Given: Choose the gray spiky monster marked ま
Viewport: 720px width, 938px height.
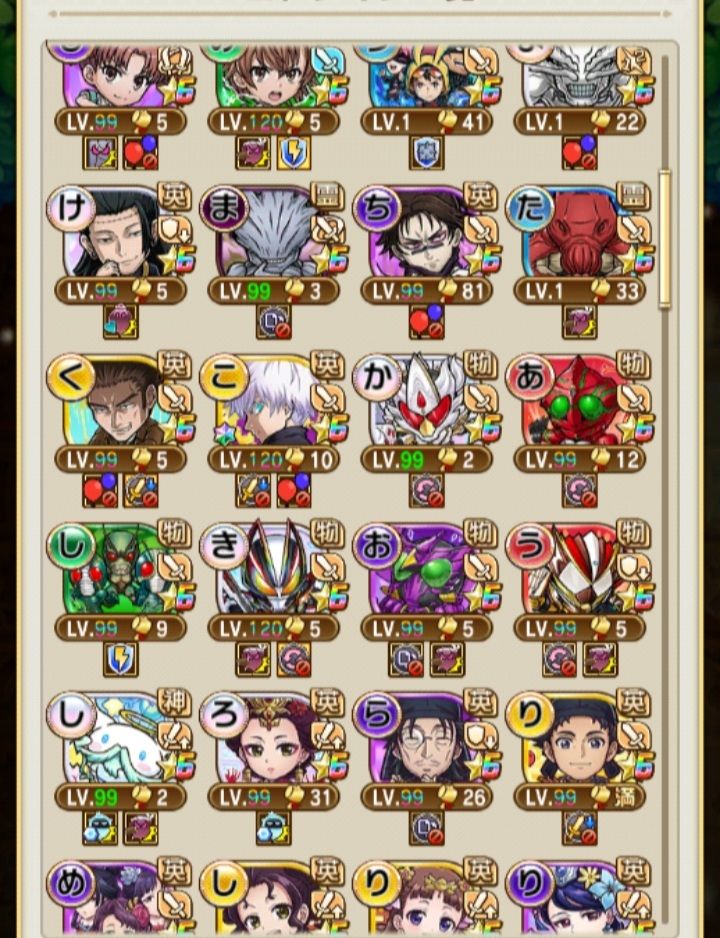Looking at the screenshot, I should coord(272,237).
